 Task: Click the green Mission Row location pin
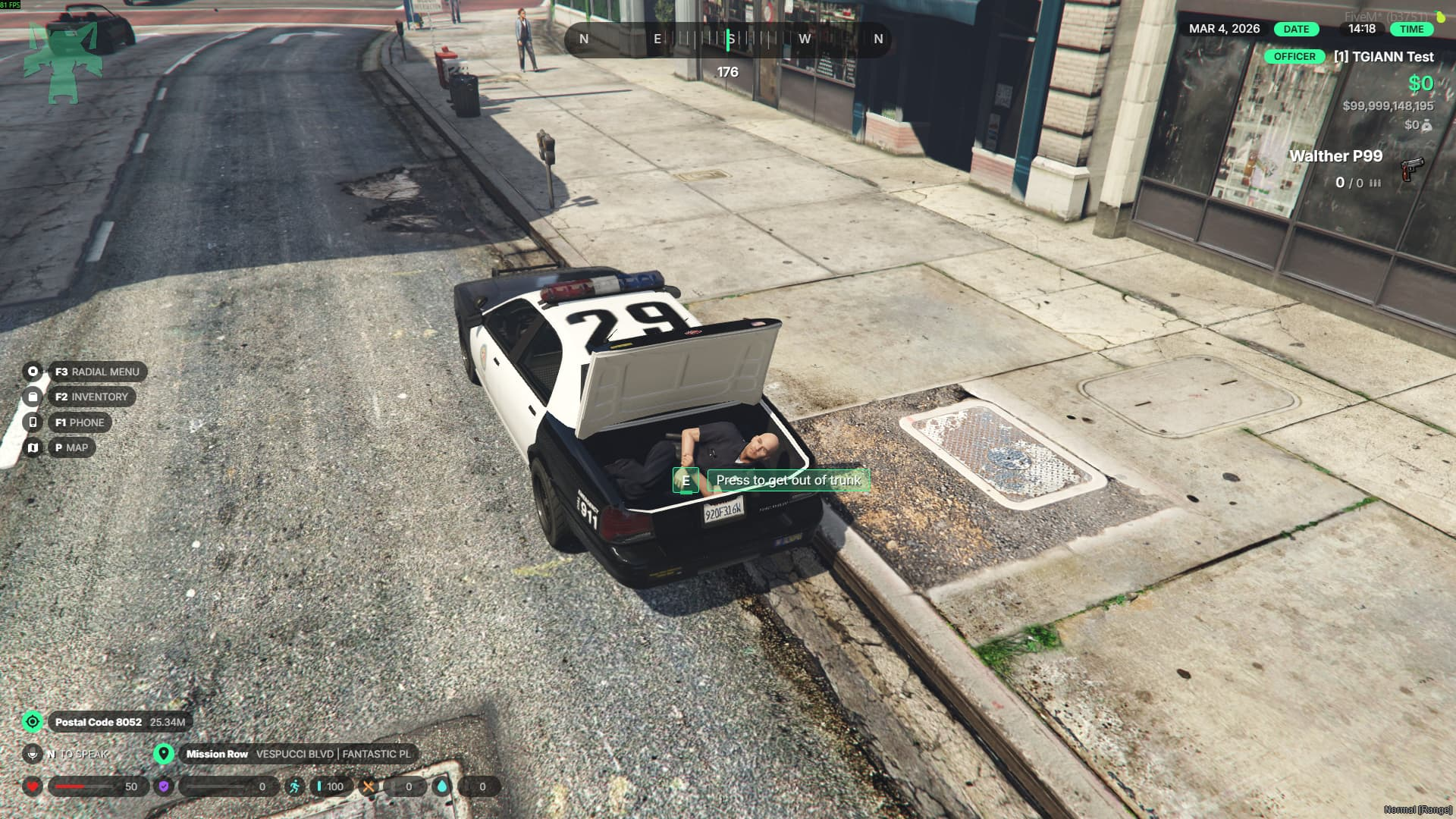[164, 755]
